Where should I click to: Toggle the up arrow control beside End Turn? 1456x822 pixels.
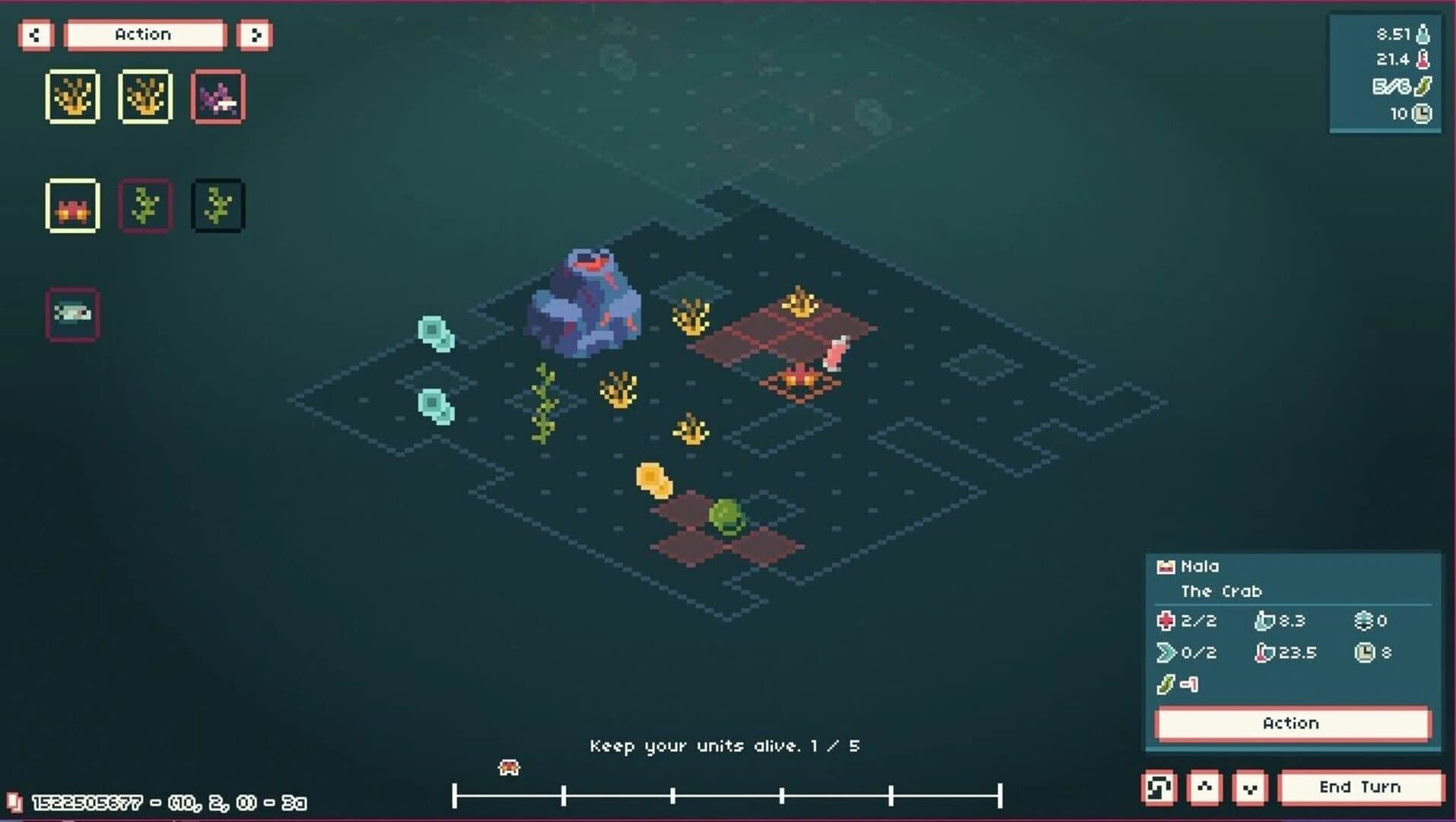point(1206,787)
